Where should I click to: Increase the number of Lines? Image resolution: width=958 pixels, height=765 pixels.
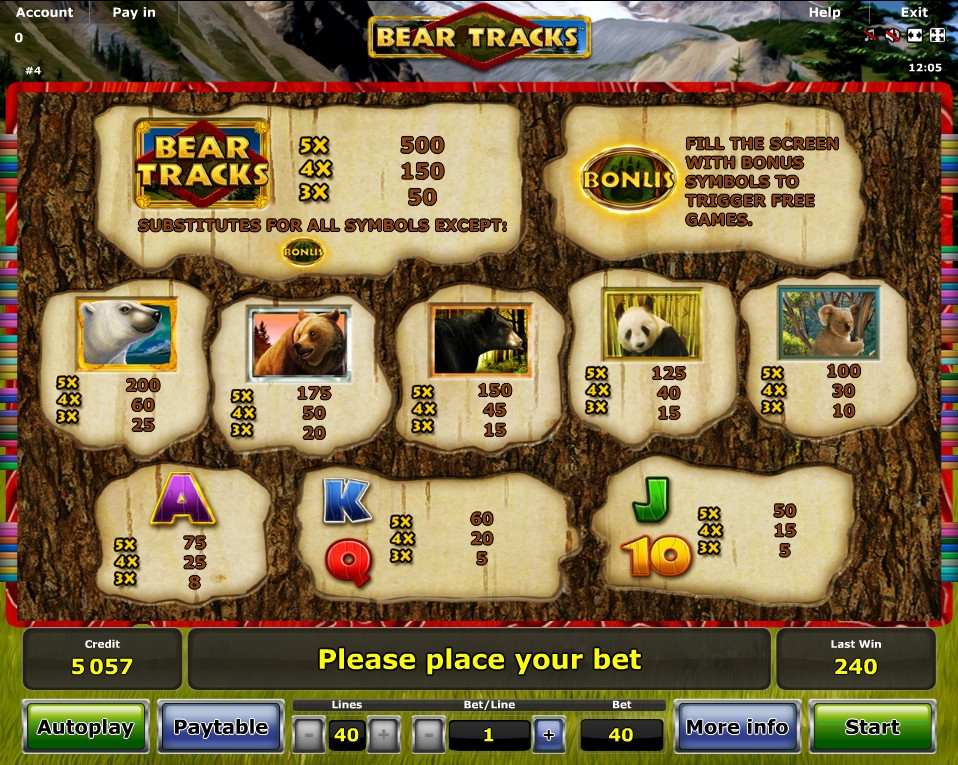point(383,735)
